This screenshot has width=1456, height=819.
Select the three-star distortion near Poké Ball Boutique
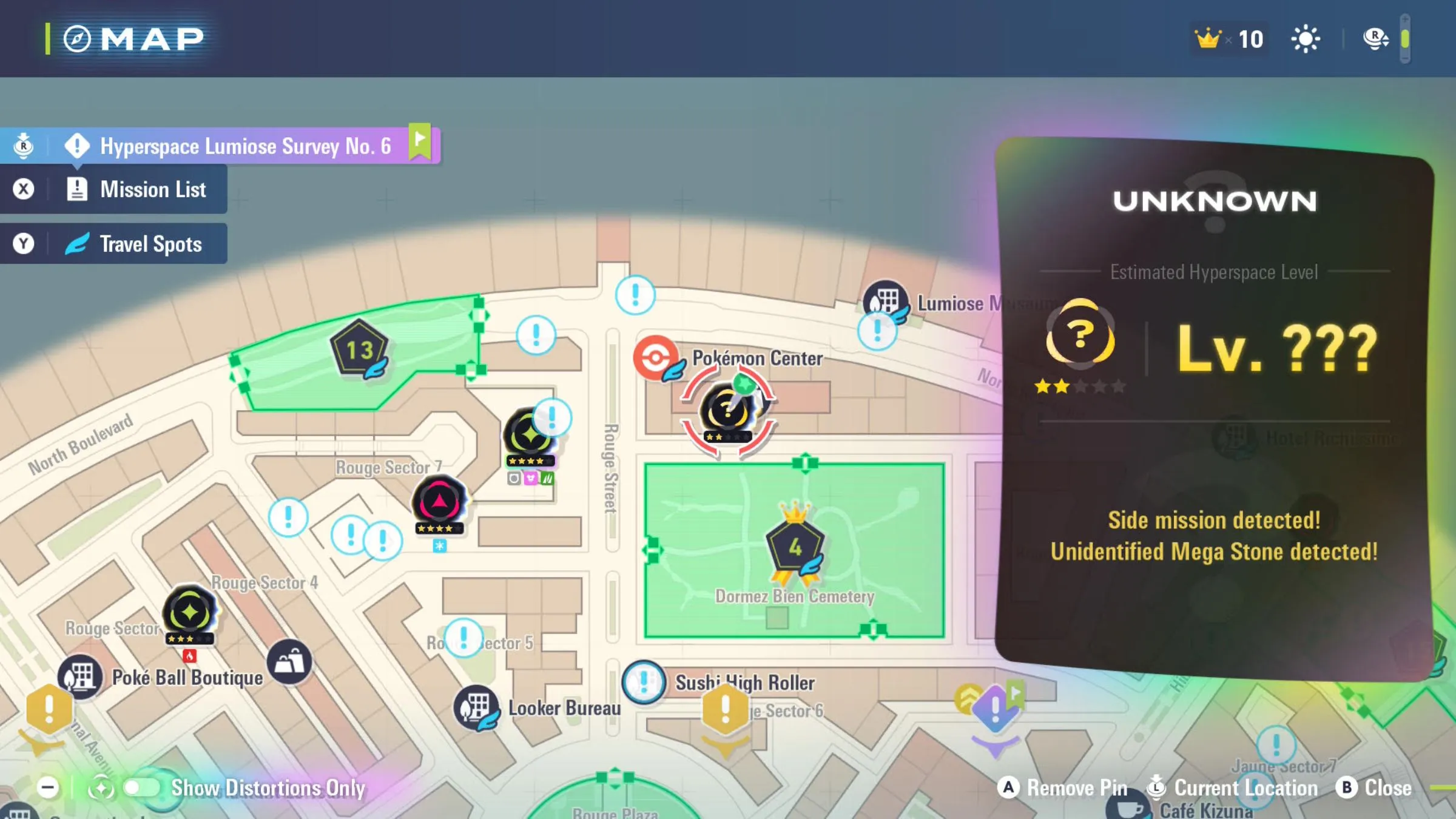pyautogui.click(x=190, y=613)
